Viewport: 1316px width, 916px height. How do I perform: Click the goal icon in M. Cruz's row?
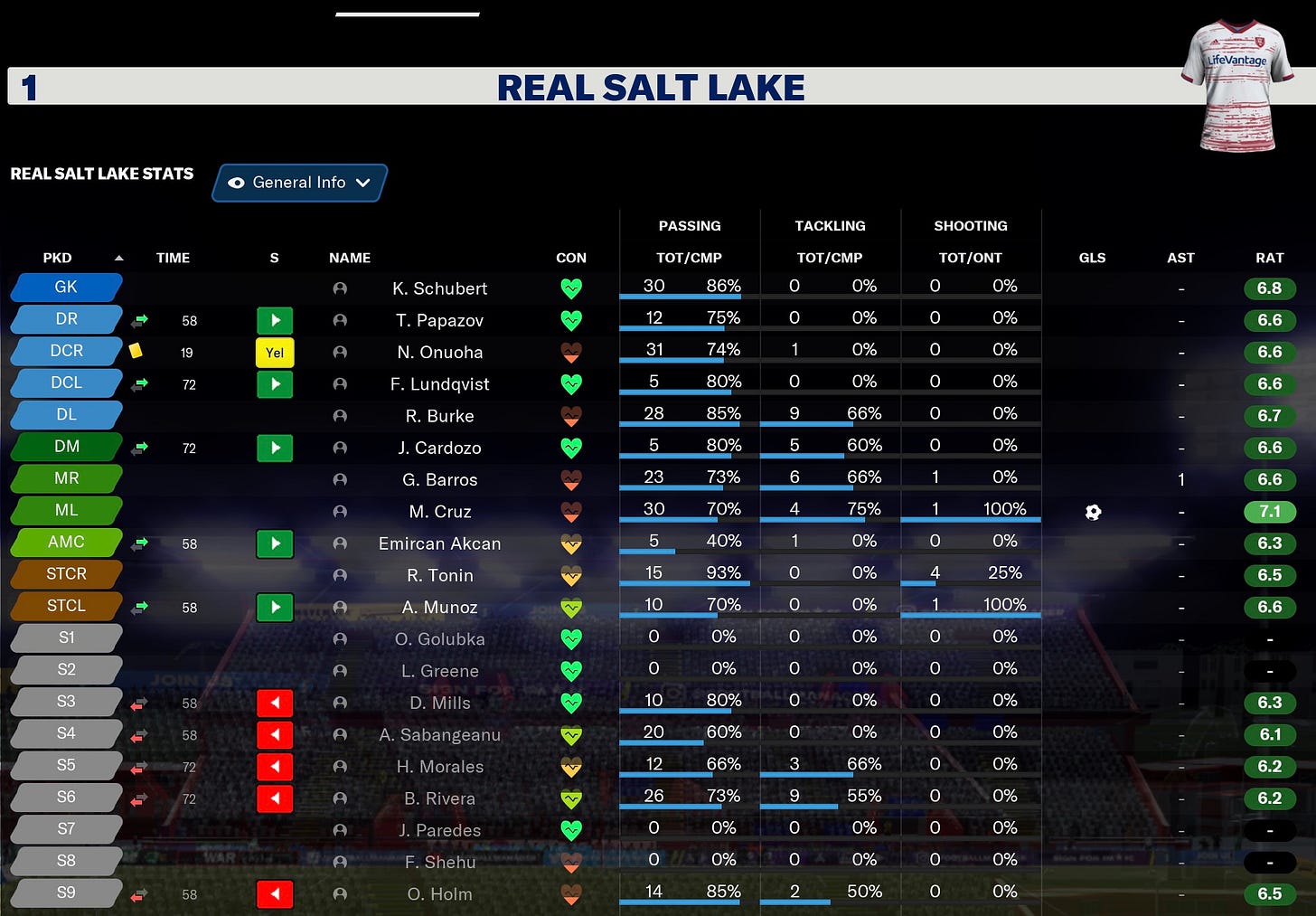pos(1093,512)
